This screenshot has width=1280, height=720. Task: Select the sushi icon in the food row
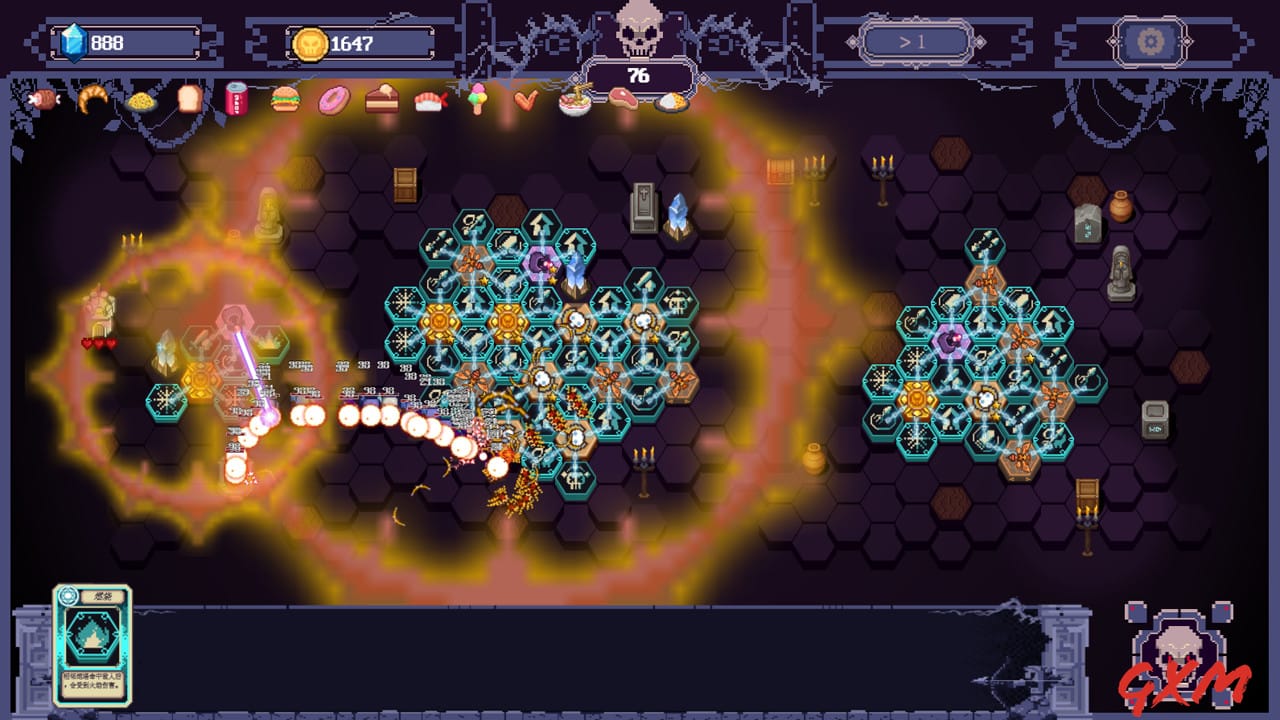(x=432, y=100)
